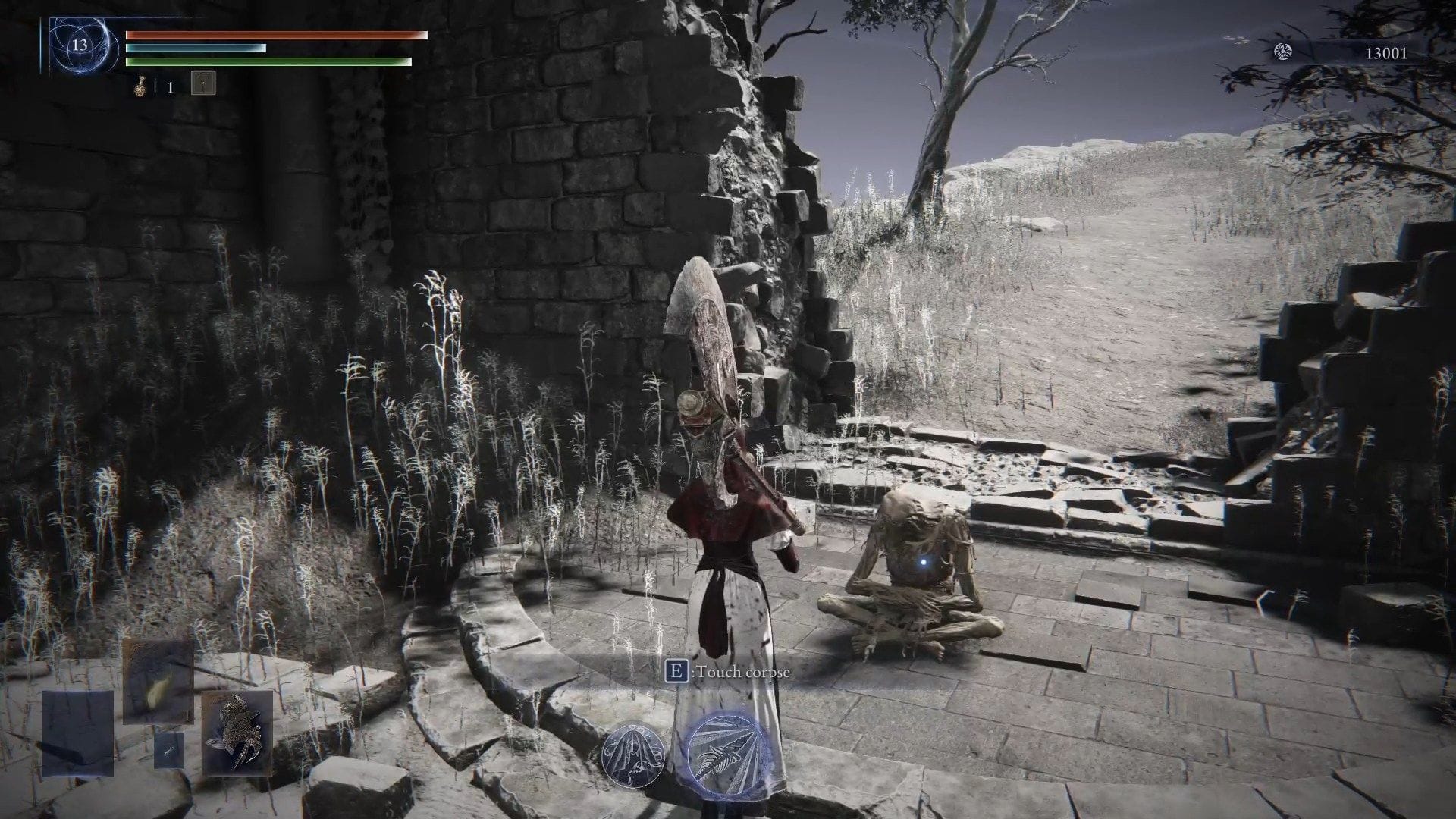Image resolution: width=1456 pixels, height=819 pixels.
Task: Click the rune currency icon near 13001
Action: tap(1282, 52)
